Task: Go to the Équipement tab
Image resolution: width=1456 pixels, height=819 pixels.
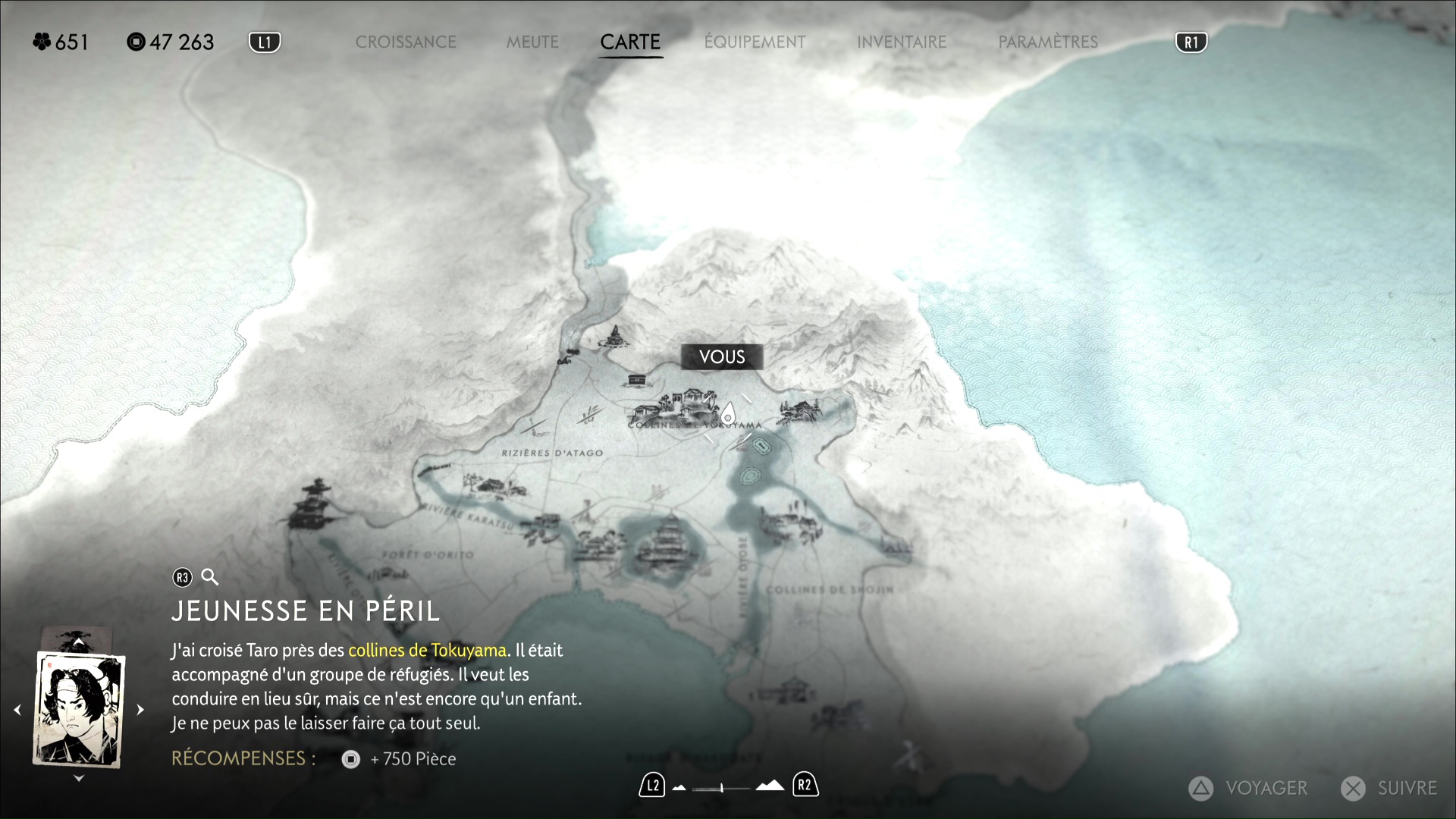Action: [x=755, y=42]
